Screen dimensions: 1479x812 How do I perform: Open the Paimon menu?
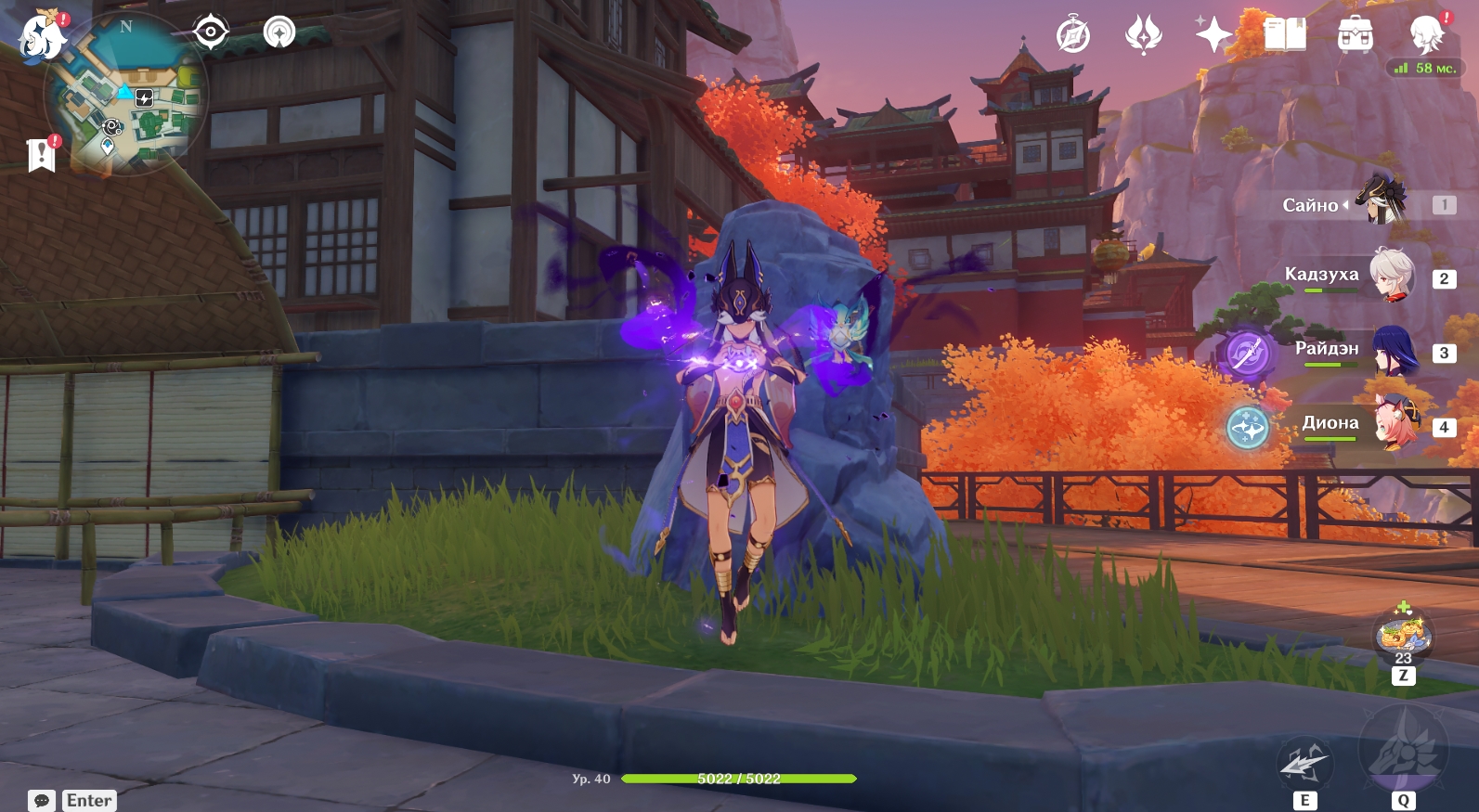tap(42, 38)
